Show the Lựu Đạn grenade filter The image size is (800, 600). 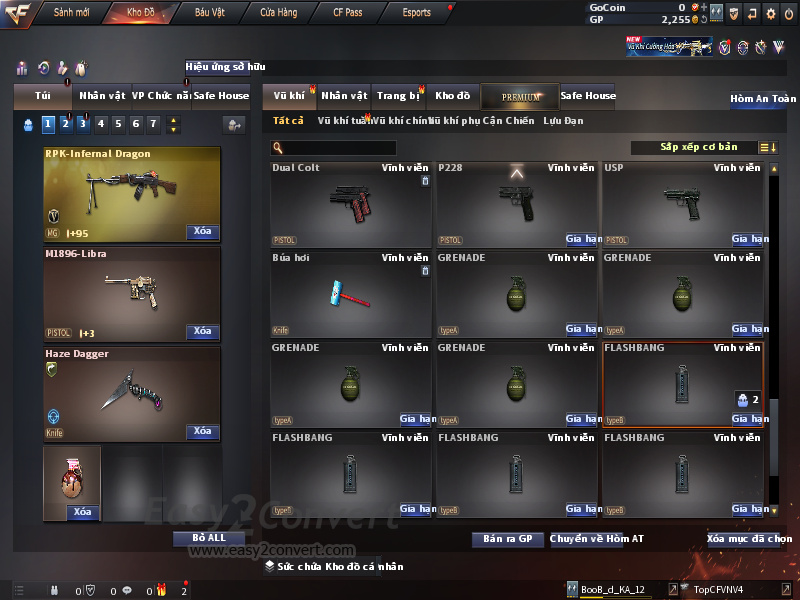(x=563, y=121)
